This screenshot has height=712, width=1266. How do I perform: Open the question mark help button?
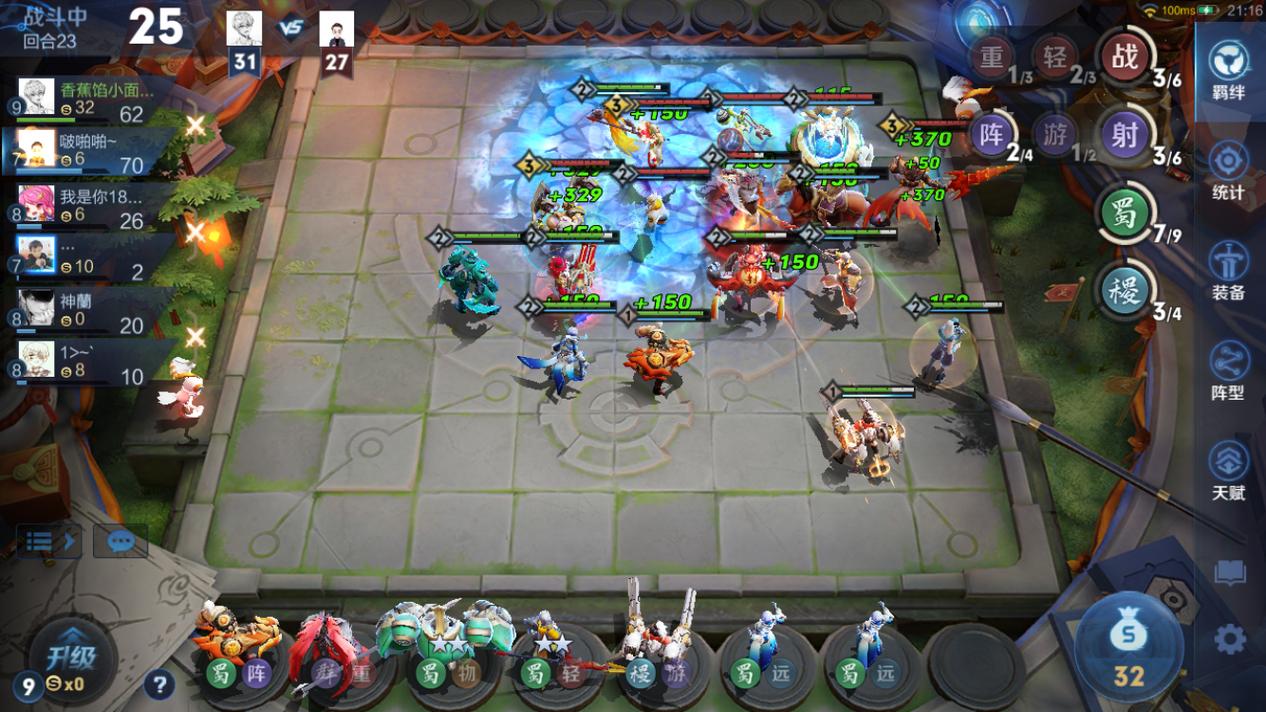pyautogui.click(x=159, y=685)
